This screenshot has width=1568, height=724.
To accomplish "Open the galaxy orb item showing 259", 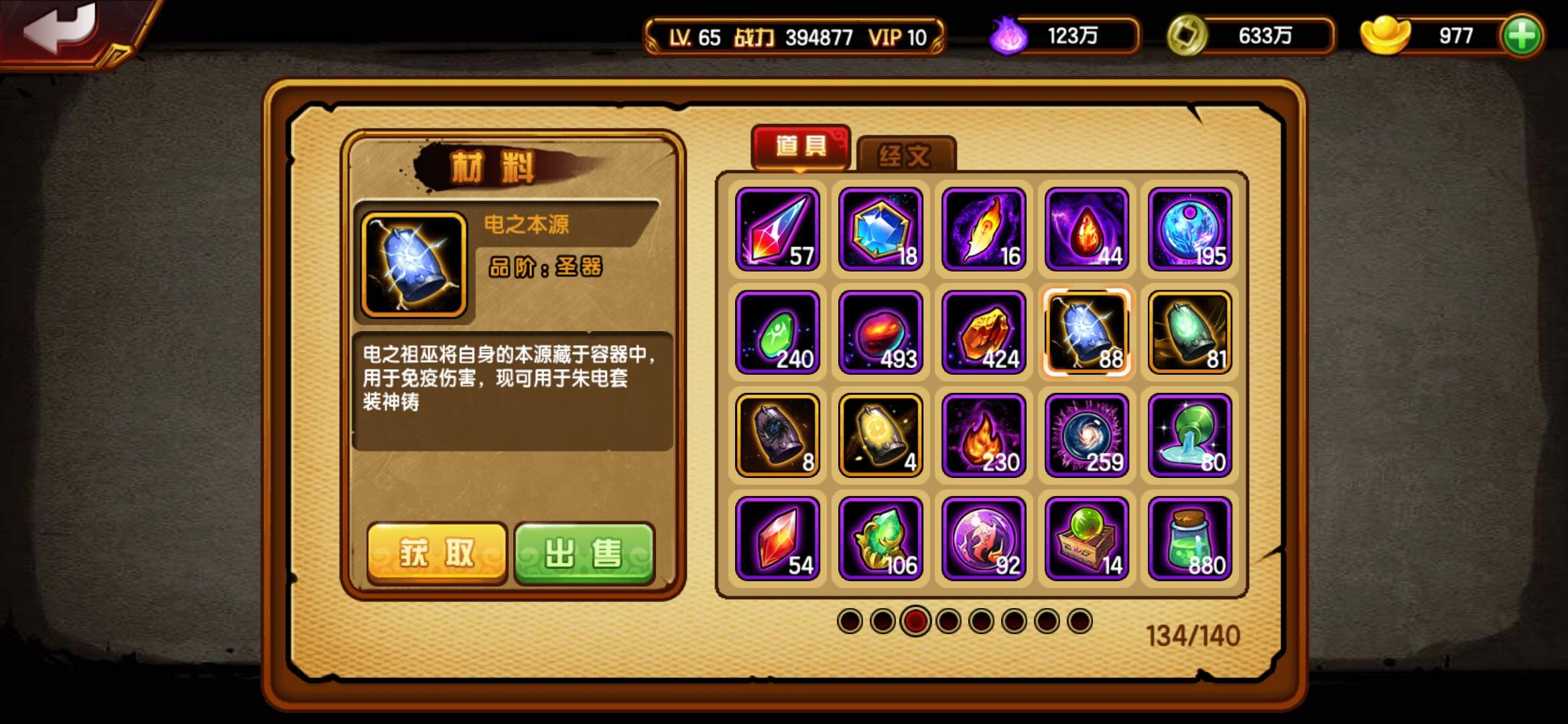I will [x=1086, y=436].
